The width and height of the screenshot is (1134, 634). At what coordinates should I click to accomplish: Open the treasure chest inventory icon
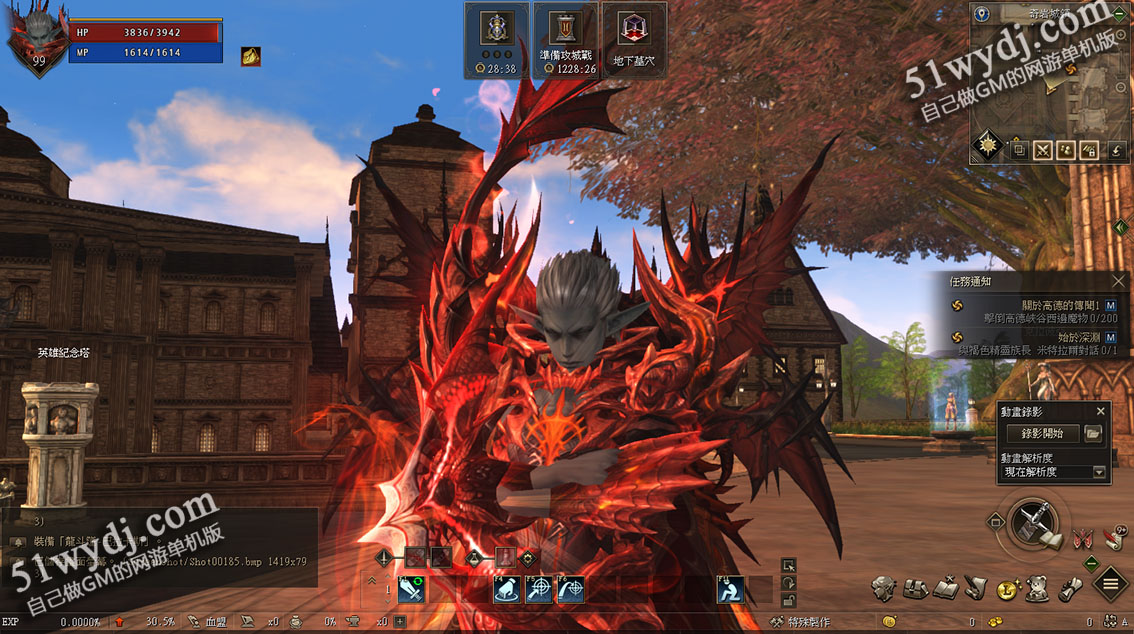point(914,589)
